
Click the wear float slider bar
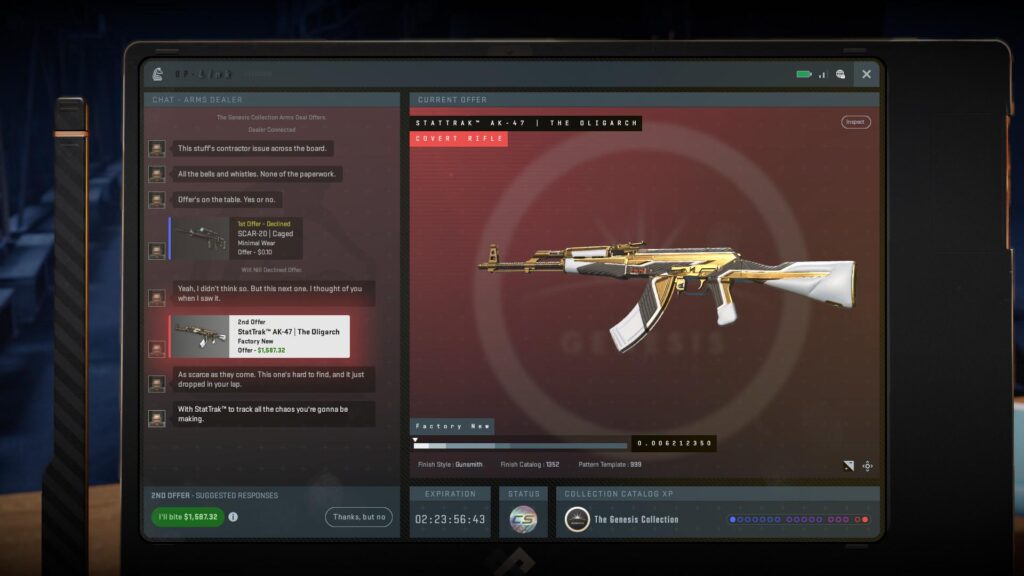coord(520,445)
